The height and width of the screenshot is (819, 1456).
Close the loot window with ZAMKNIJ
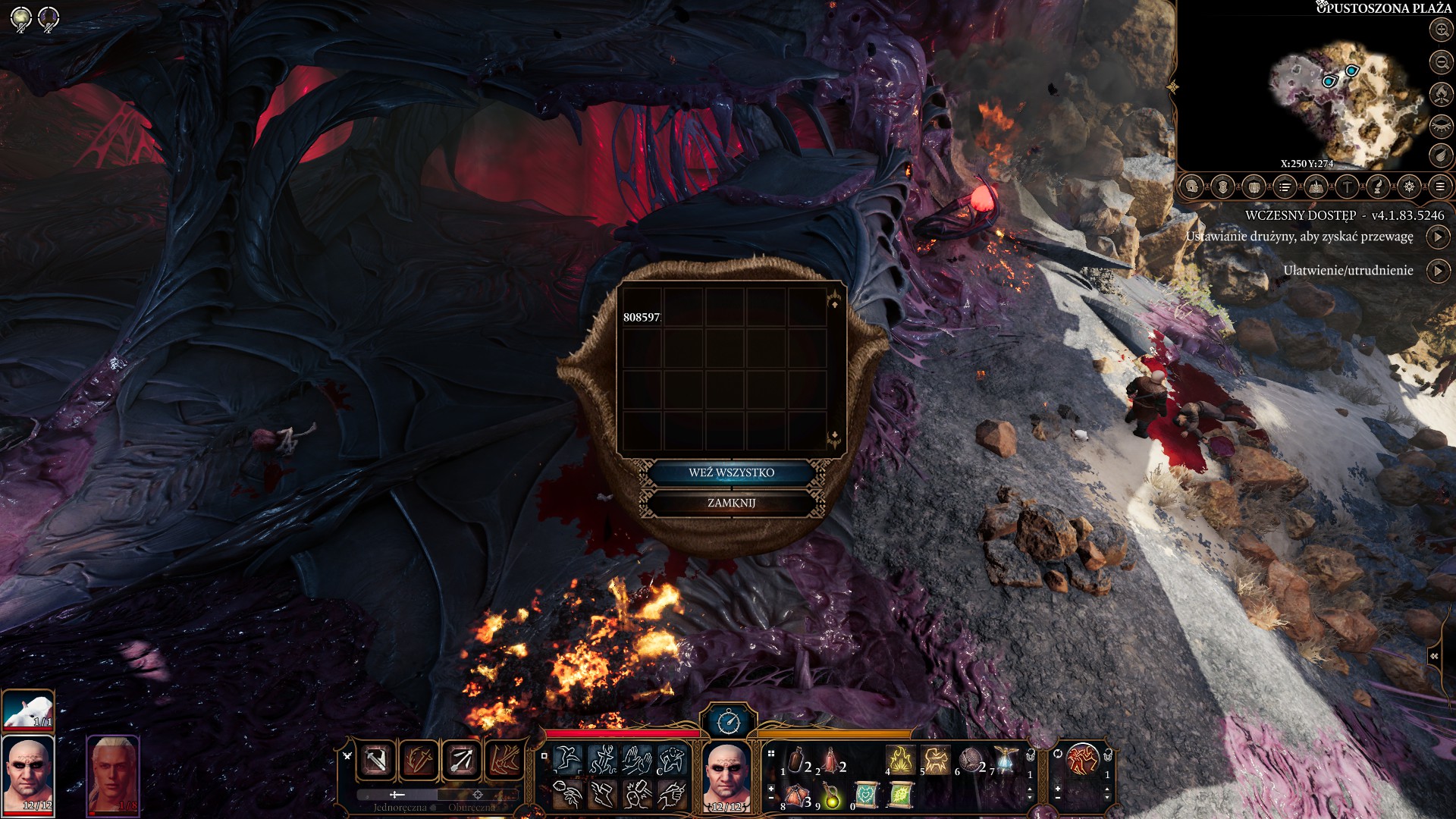(731, 503)
